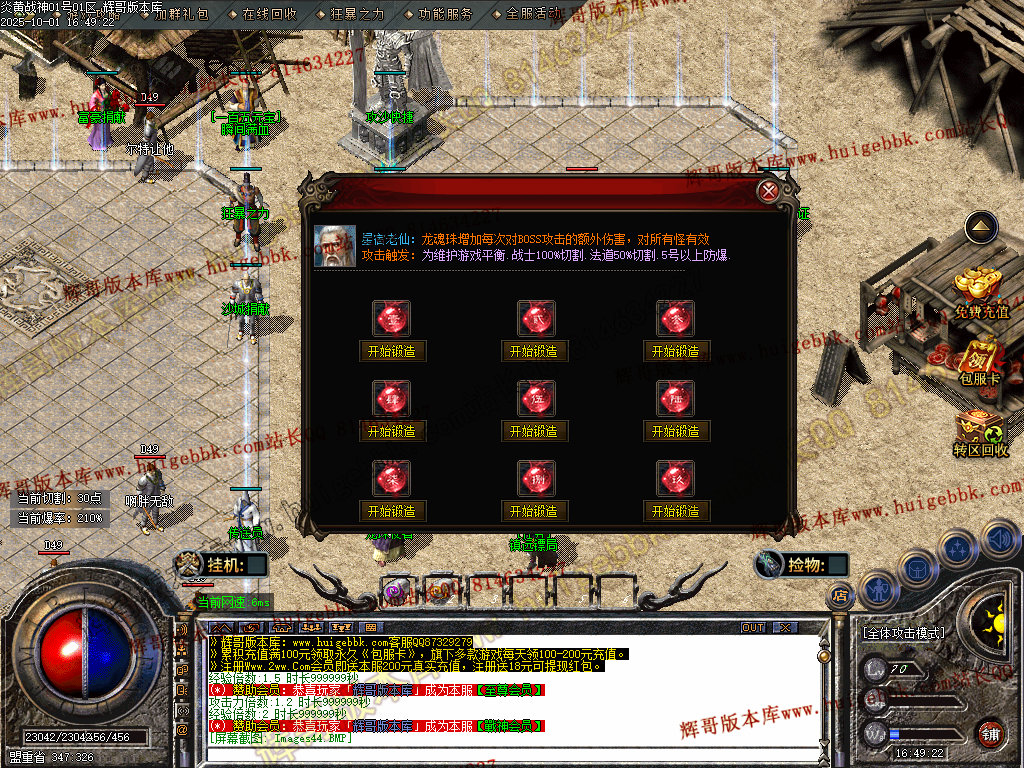Open the 转区回收 chest icon

[980, 433]
